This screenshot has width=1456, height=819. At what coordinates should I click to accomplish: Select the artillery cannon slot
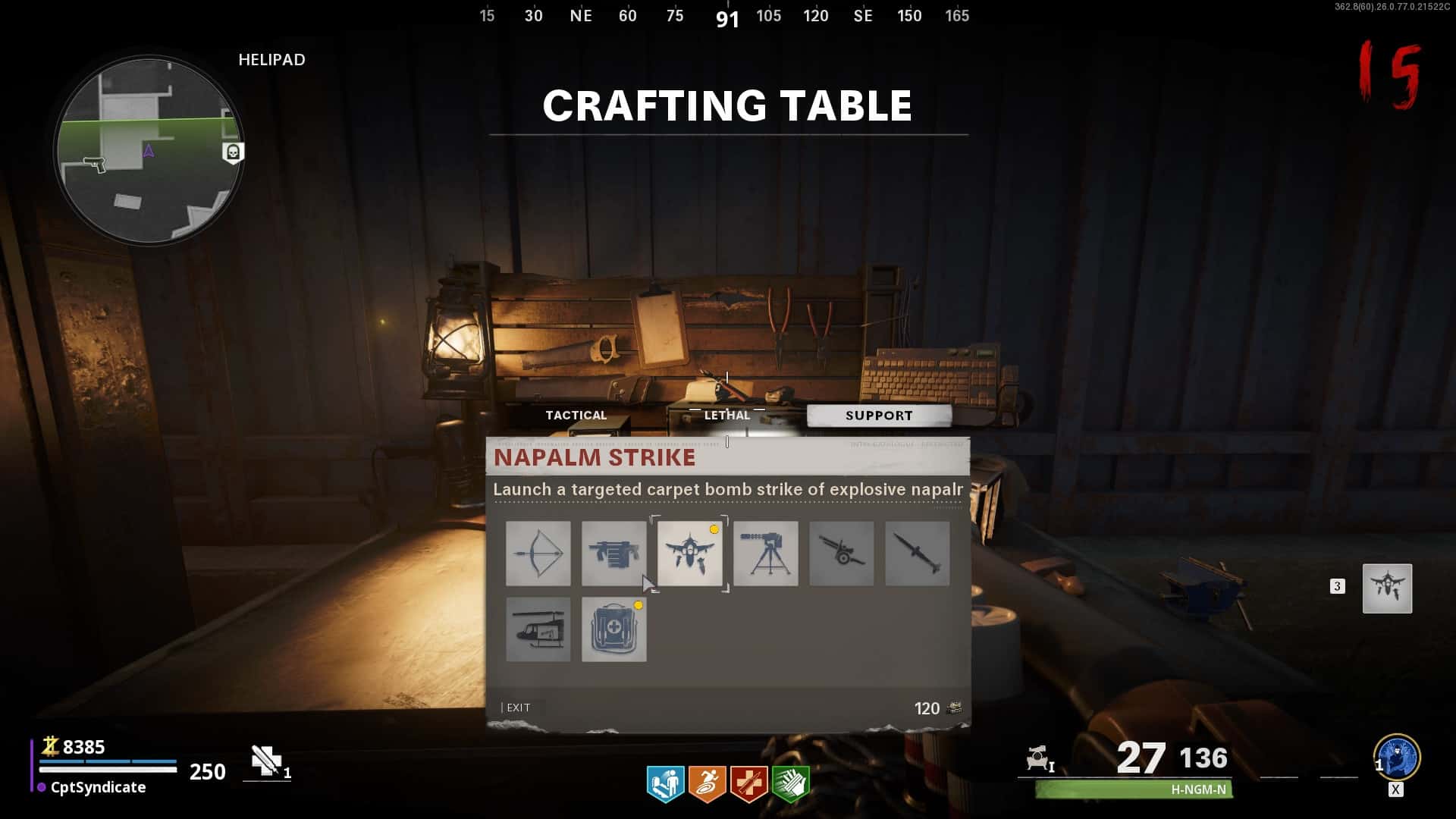coord(842,554)
